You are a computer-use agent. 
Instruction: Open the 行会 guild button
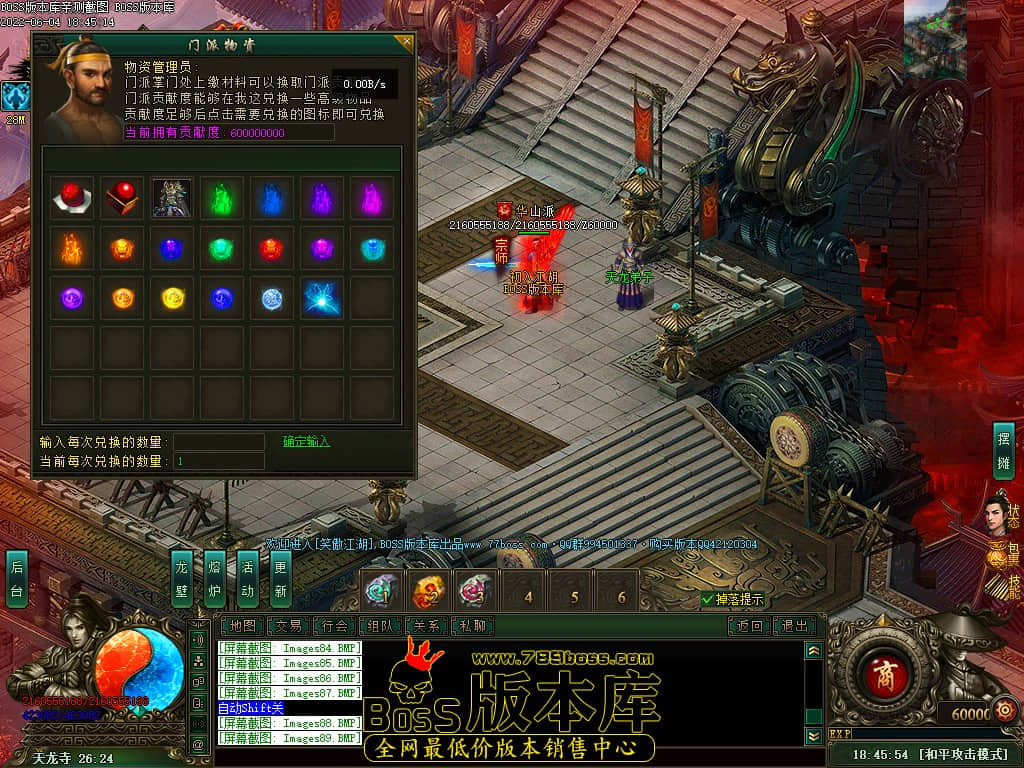[x=335, y=626]
